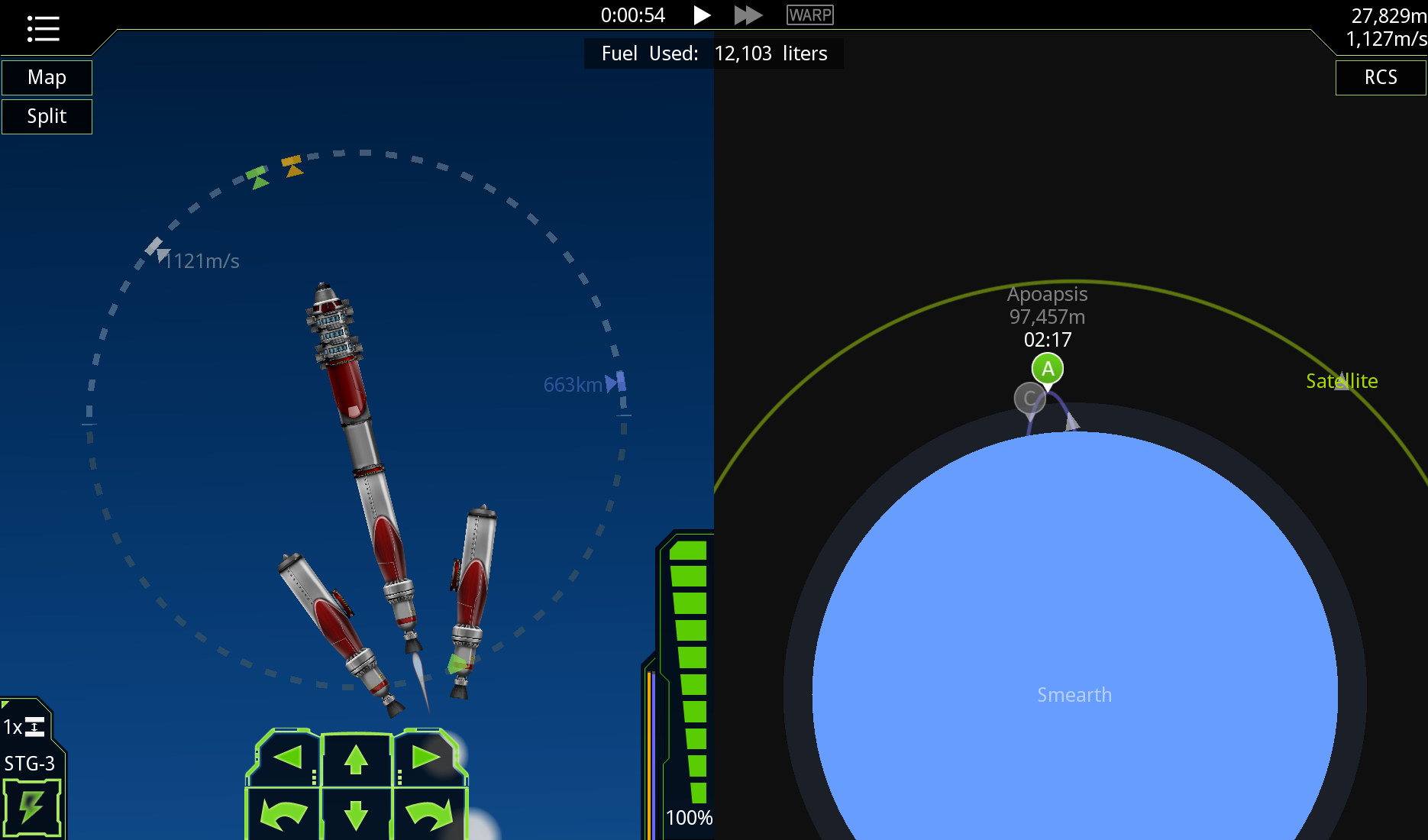The height and width of the screenshot is (840, 1428).
Task: Click the upward thrust arrow control
Action: pyautogui.click(x=357, y=758)
